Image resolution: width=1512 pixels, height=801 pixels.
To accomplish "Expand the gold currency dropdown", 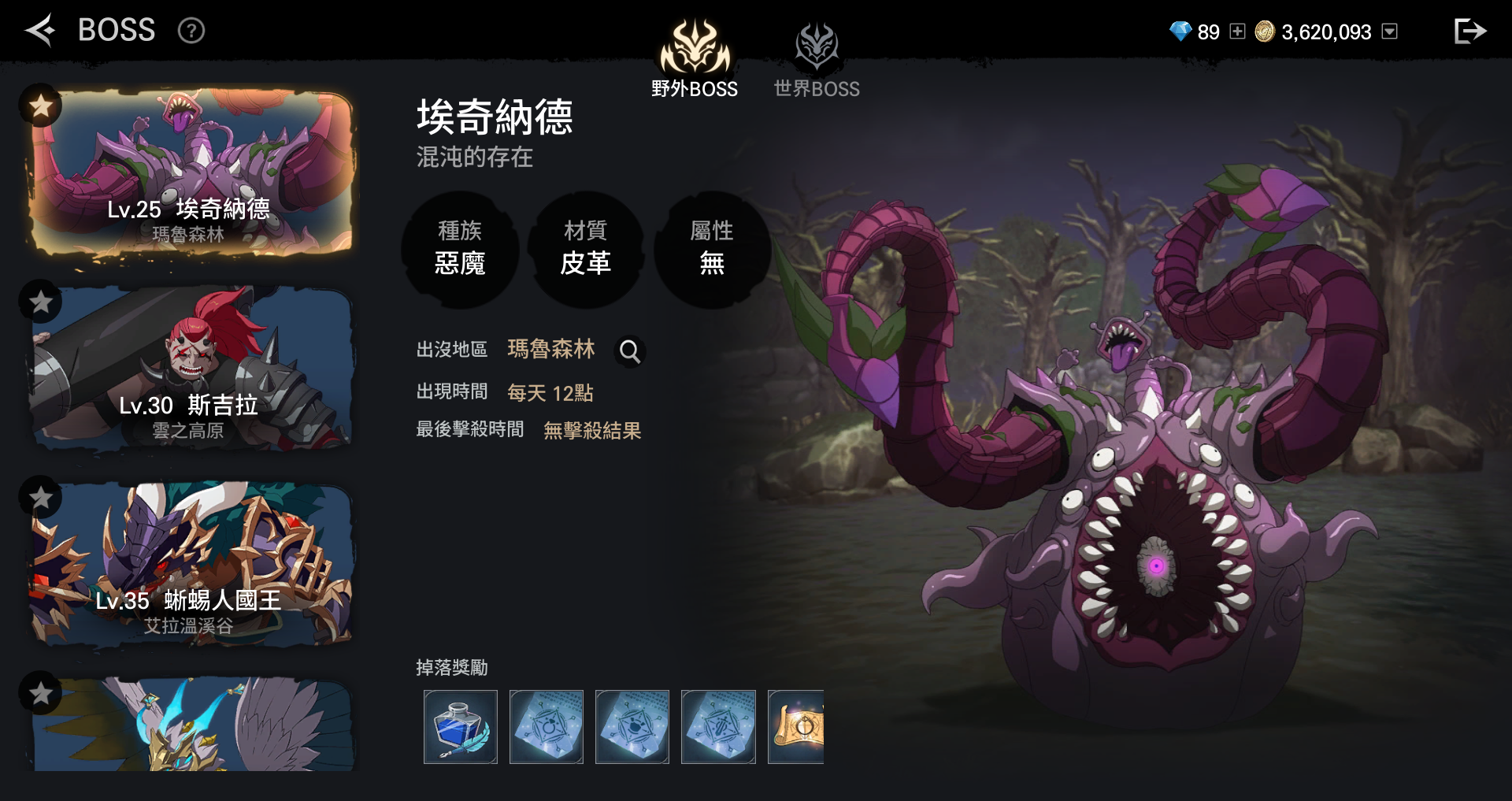I will tap(1390, 32).
